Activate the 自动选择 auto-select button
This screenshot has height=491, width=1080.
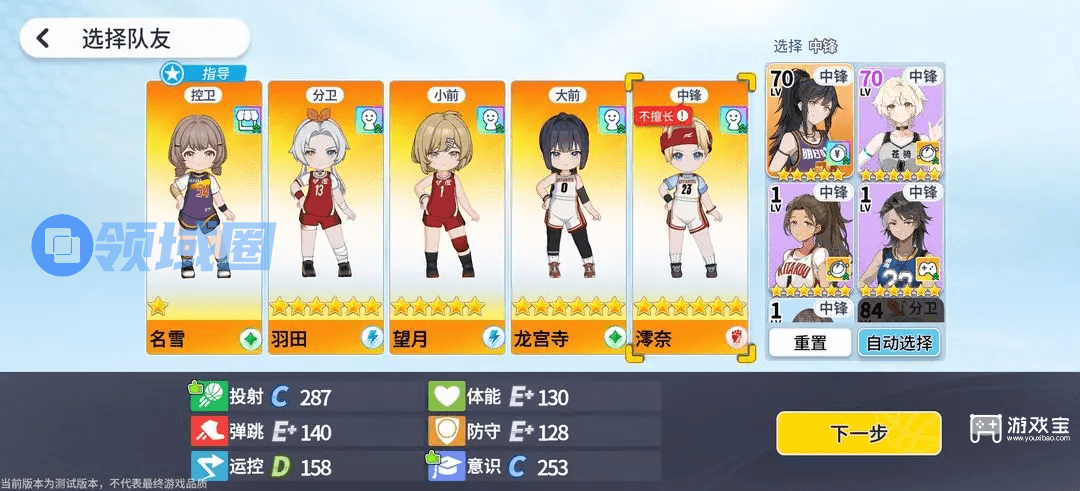point(899,343)
